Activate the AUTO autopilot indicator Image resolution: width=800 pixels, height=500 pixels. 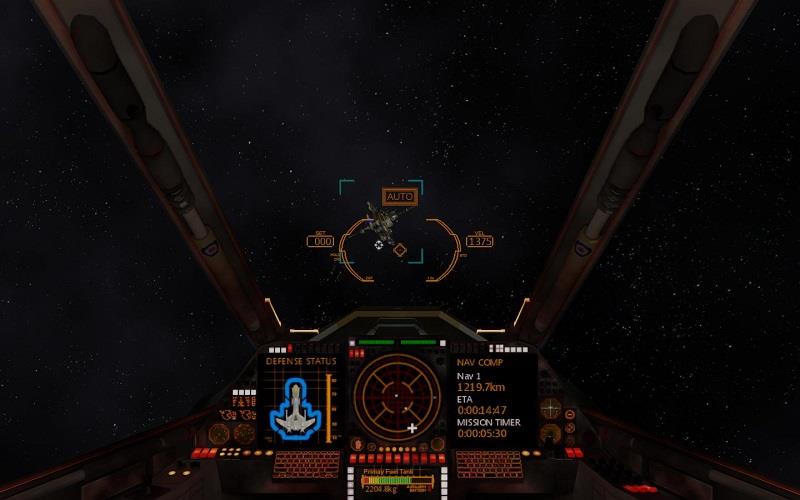(x=399, y=197)
